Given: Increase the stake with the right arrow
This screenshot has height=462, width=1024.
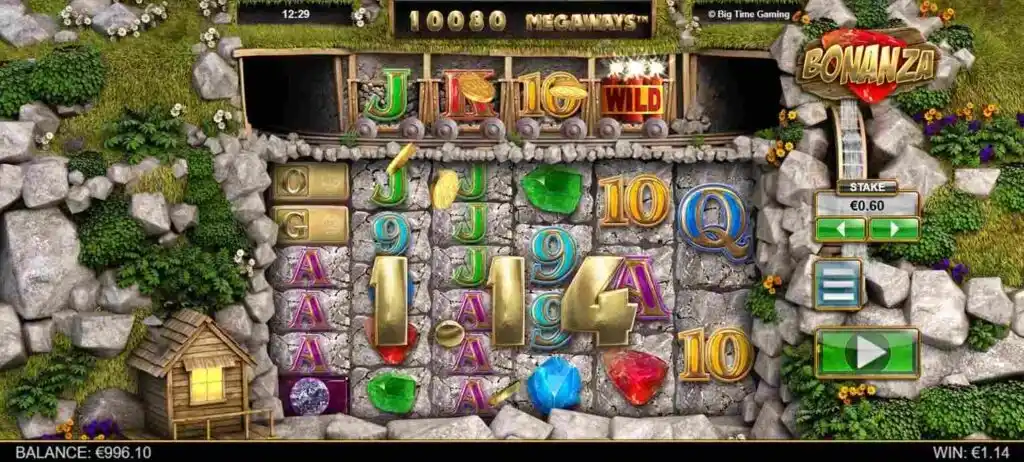Looking at the screenshot, I should [x=893, y=229].
